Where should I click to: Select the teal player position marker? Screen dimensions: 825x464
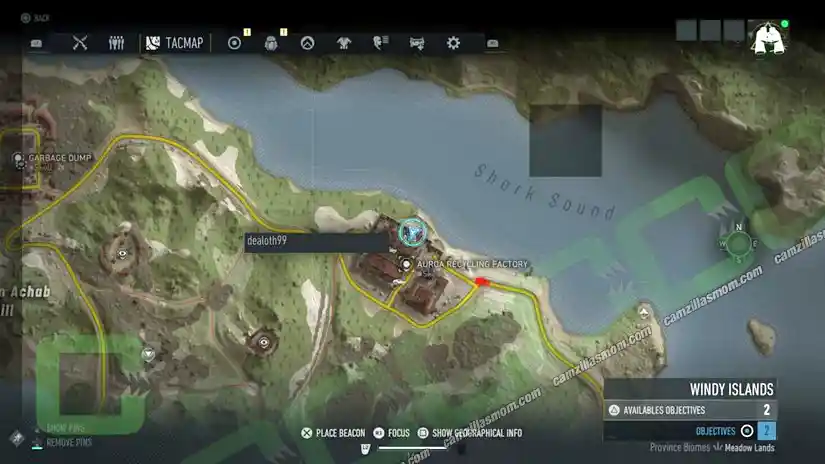pos(411,232)
